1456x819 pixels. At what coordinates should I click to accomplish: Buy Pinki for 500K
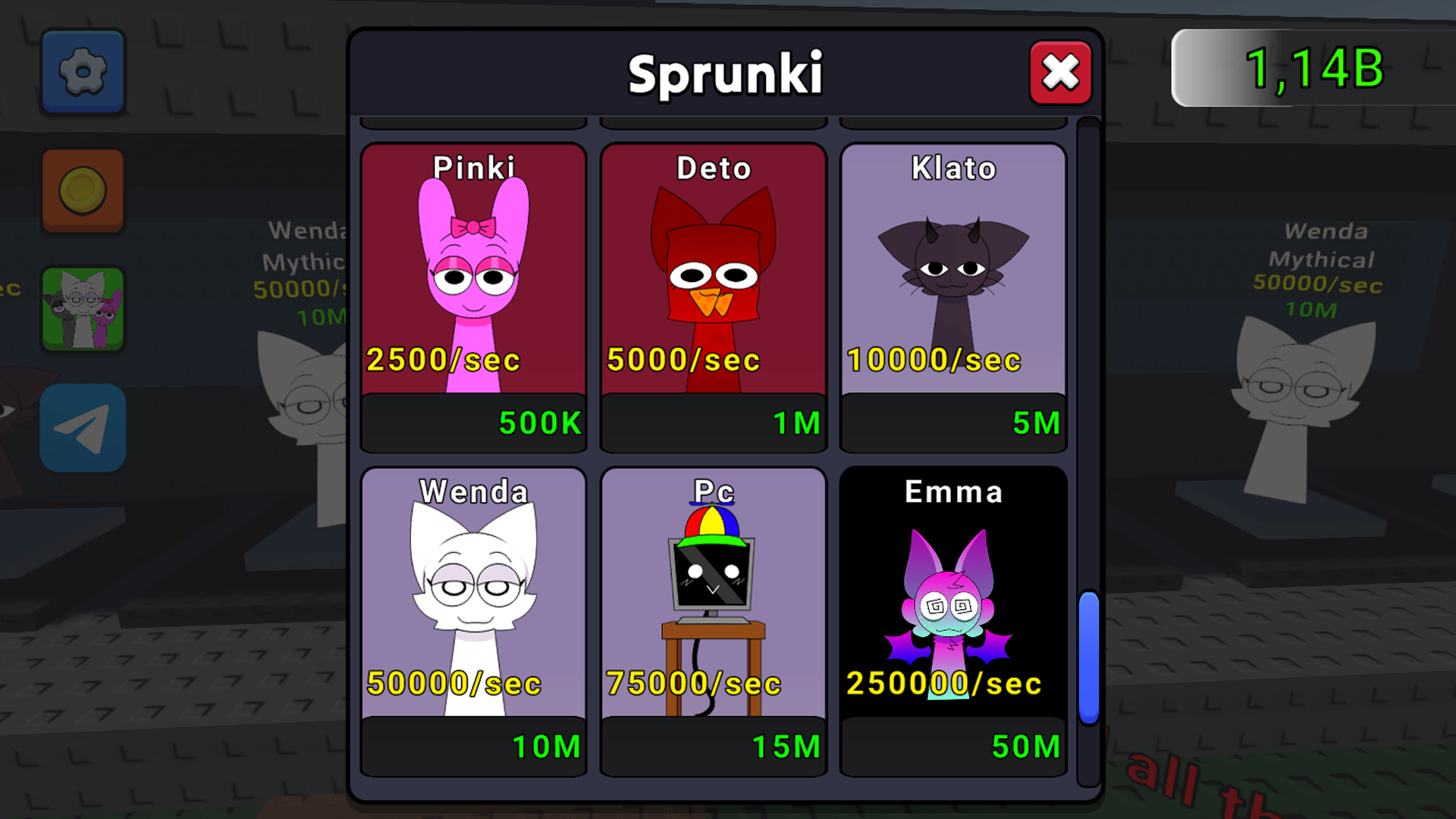pos(472,423)
